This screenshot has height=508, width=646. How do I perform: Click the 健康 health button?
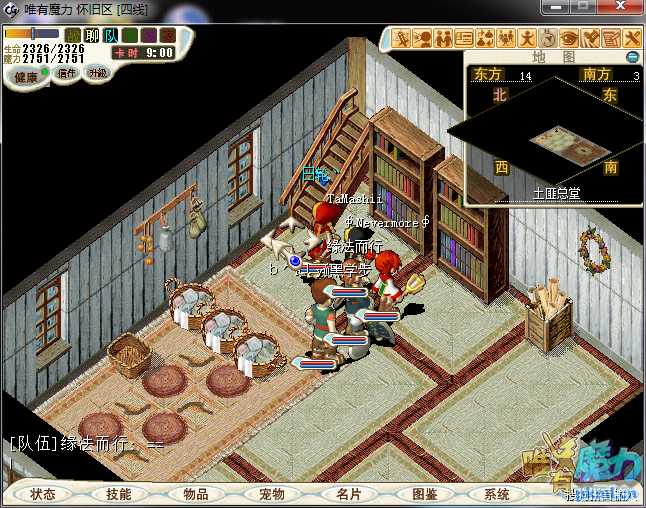(26, 77)
